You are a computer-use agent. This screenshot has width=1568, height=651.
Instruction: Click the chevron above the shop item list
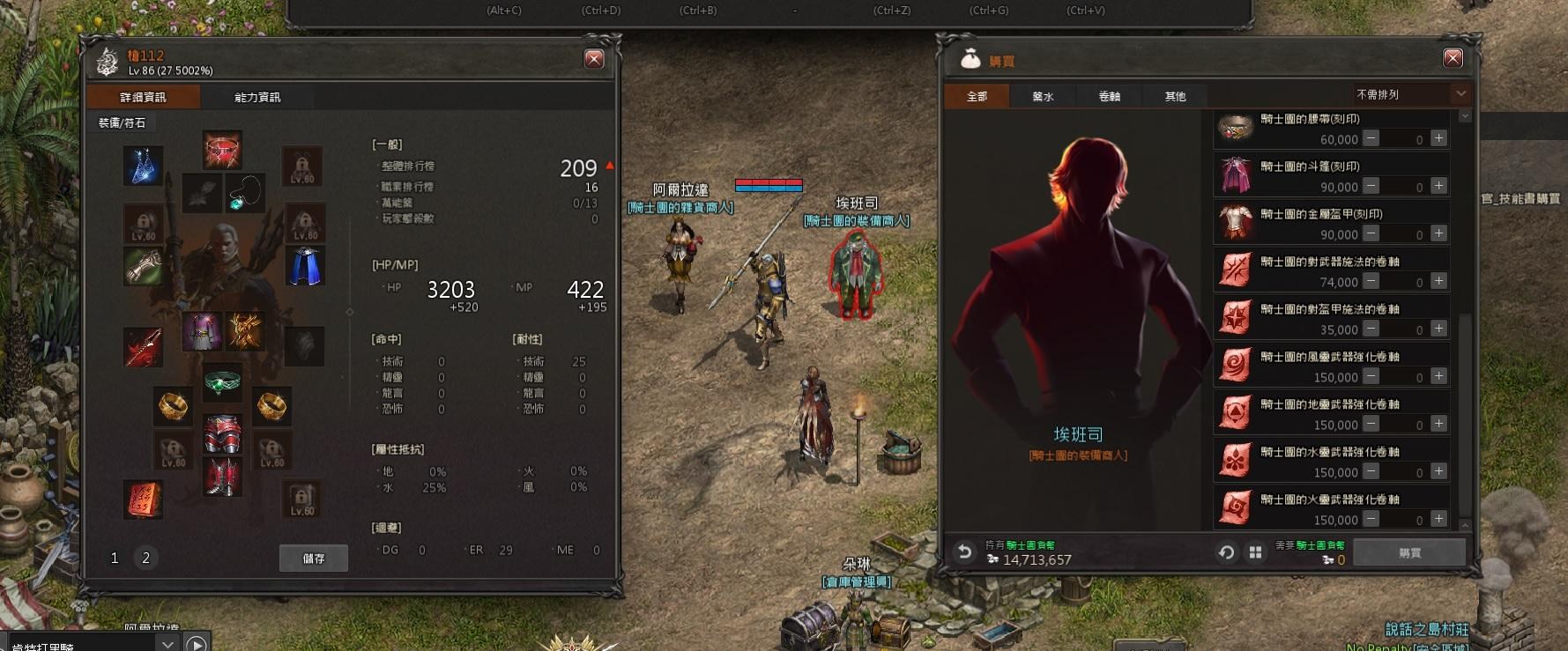click(1464, 115)
